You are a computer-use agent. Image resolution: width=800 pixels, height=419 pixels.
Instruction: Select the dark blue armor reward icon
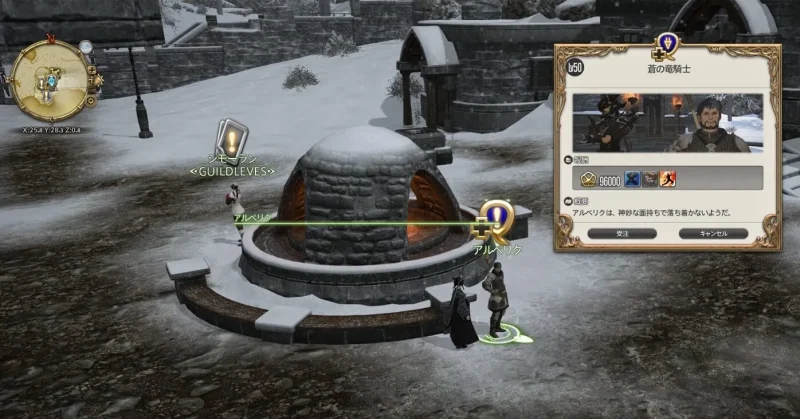coord(632,180)
